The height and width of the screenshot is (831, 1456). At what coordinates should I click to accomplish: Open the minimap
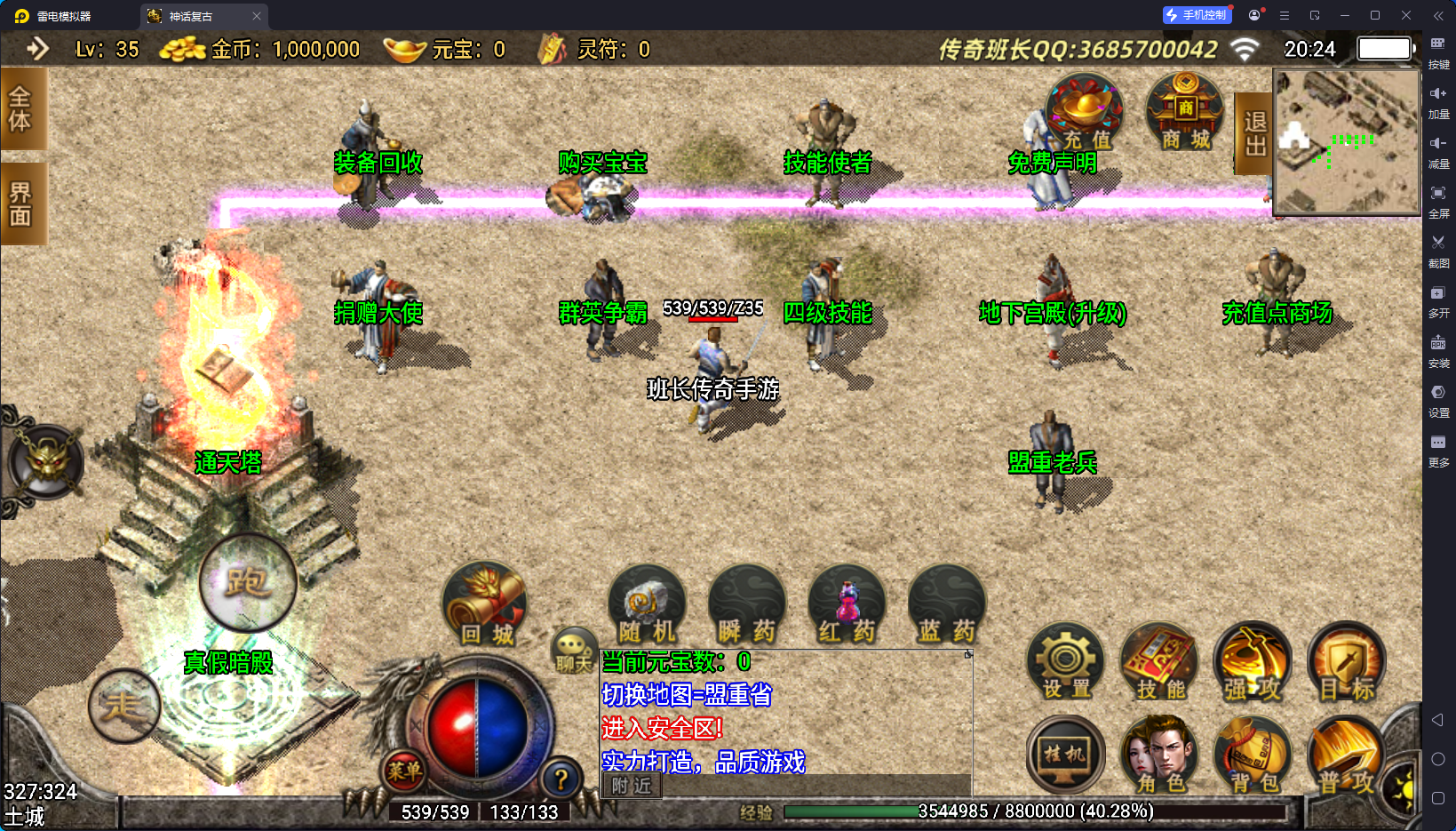click(1347, 142)
